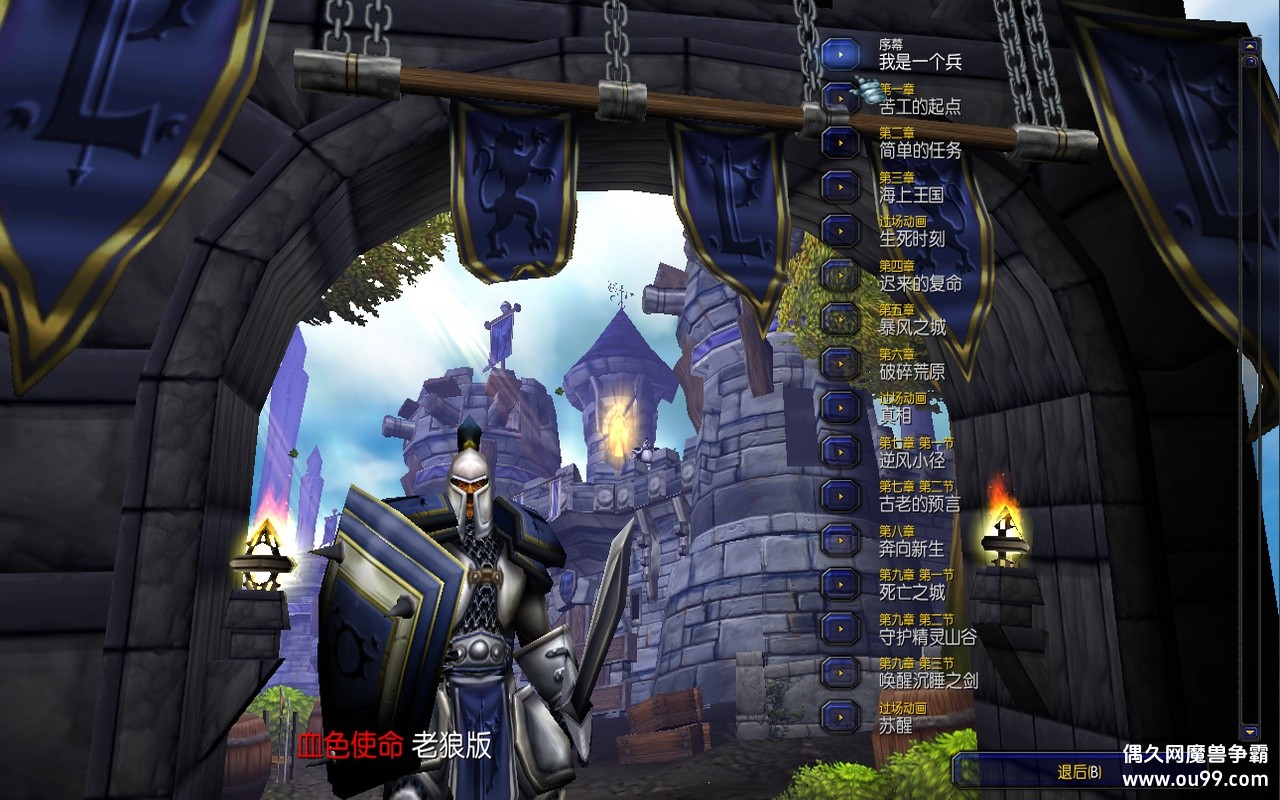Open chapter five 暴风之城
Image resolution: width=1280 pixels, height=800 pixels.
click(841, 319)
